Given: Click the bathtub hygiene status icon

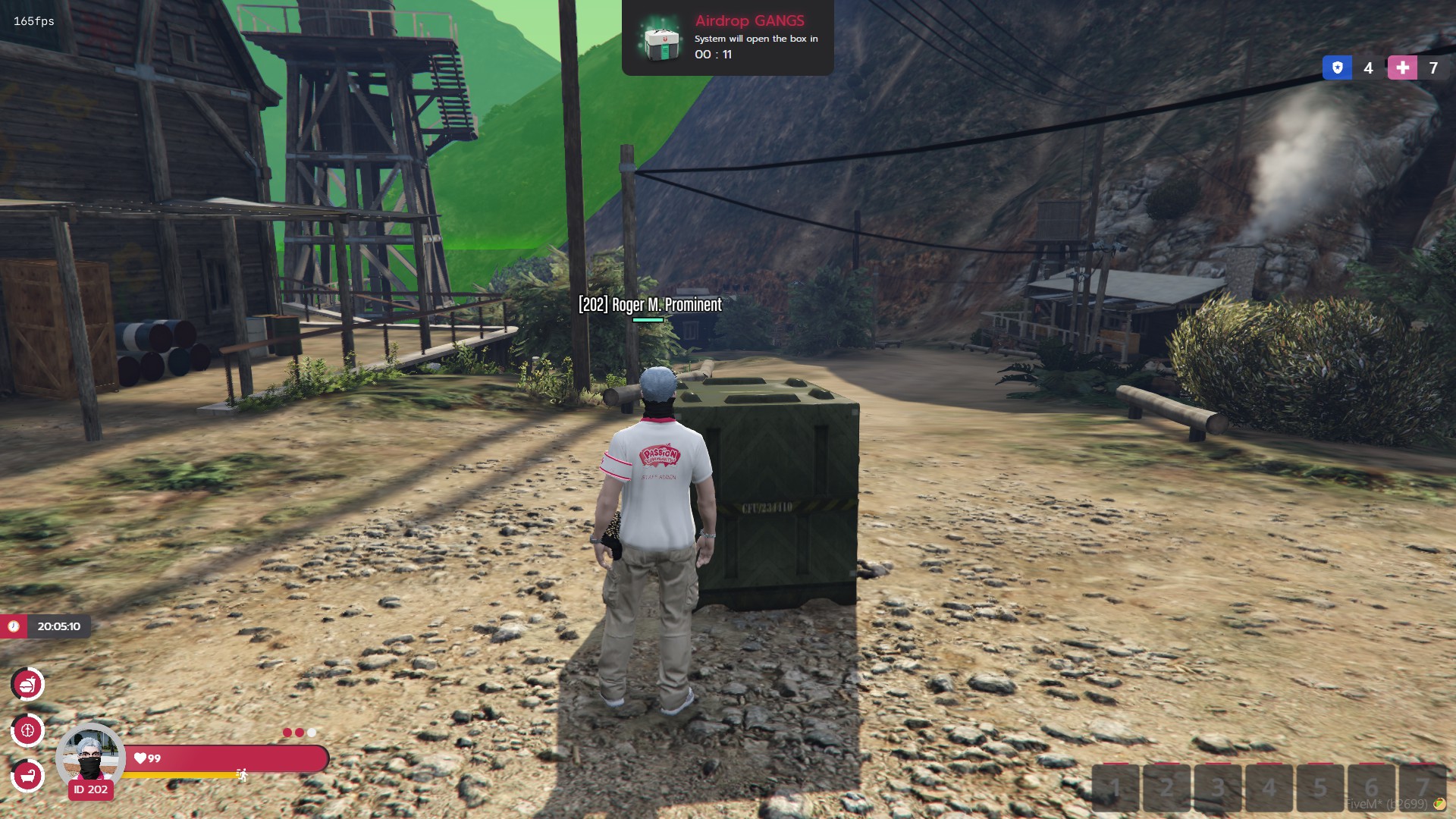Looking at the screenshot, I should pos(28,776).
